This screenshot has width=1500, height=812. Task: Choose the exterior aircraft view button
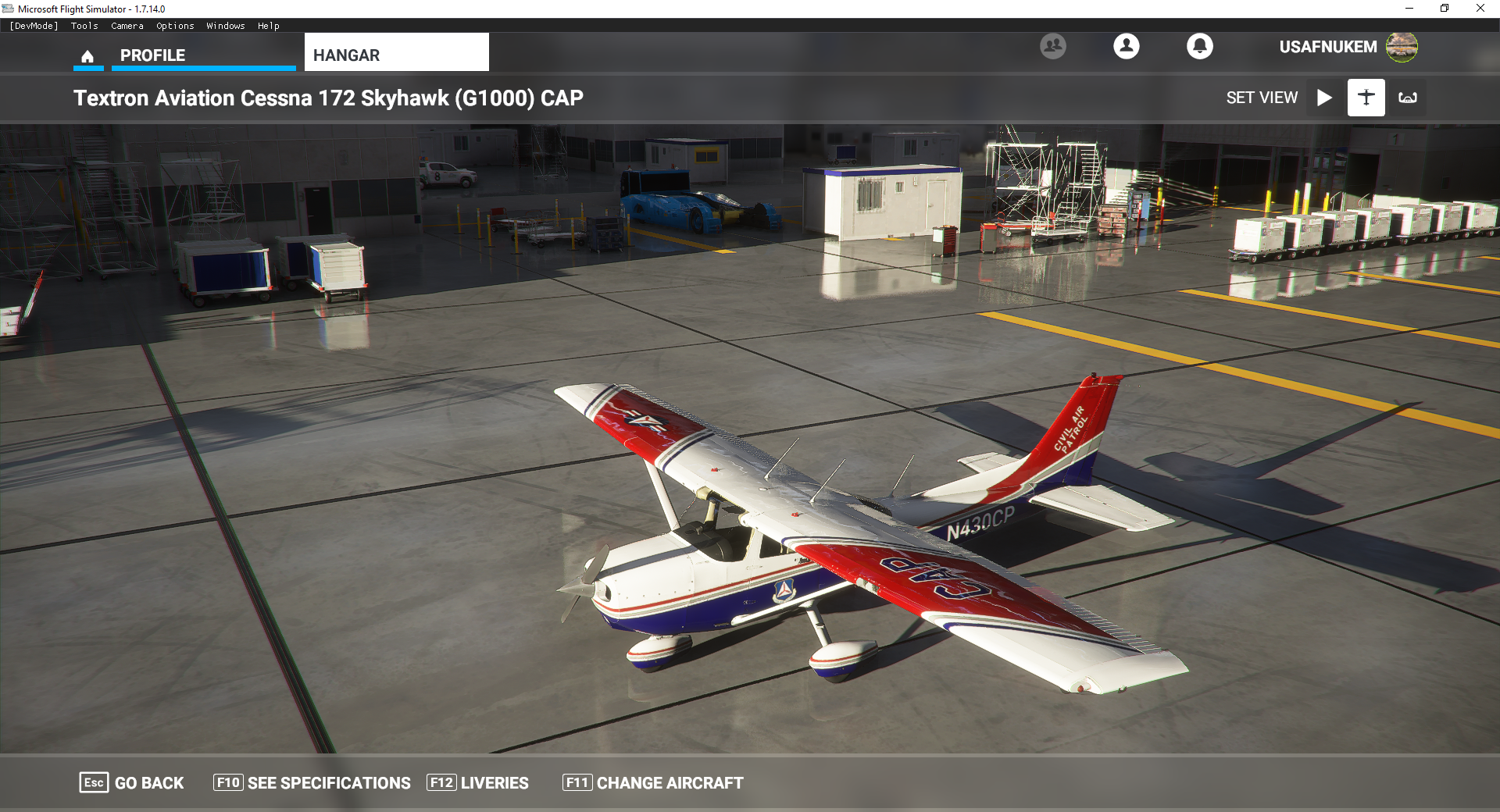pos(1366,98)
